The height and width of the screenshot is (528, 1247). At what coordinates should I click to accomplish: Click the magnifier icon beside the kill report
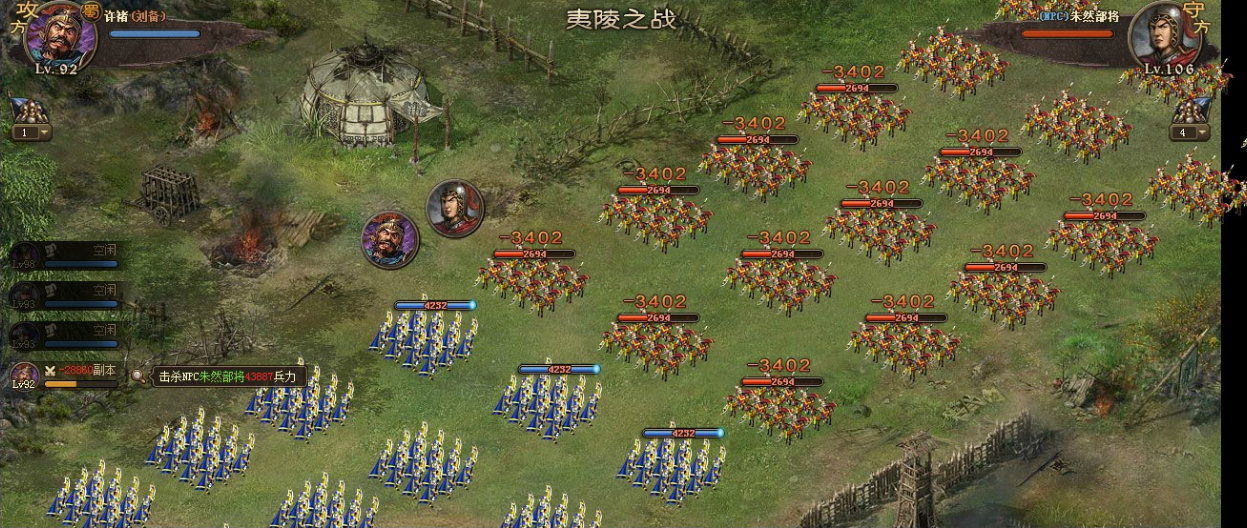tap(138, 377)
